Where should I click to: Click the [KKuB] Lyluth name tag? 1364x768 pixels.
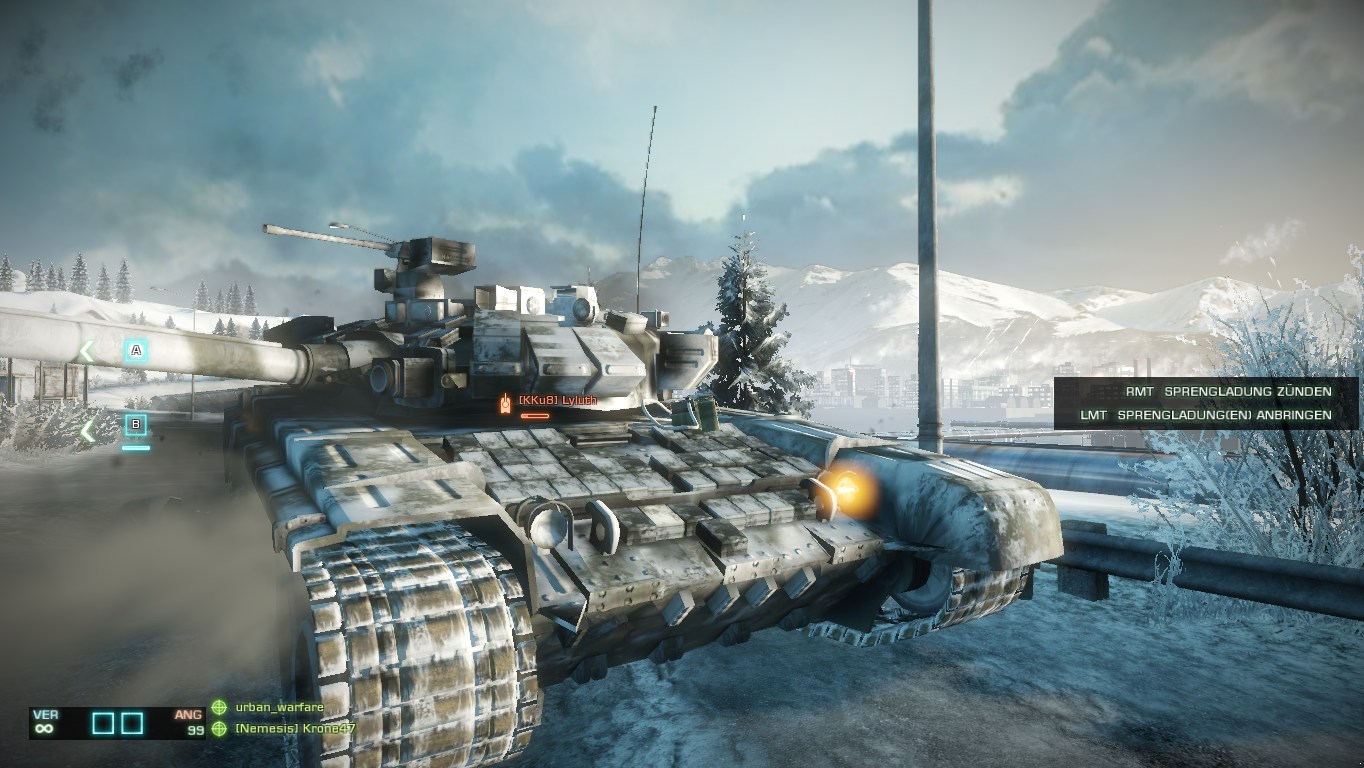[x=557, y=401]
